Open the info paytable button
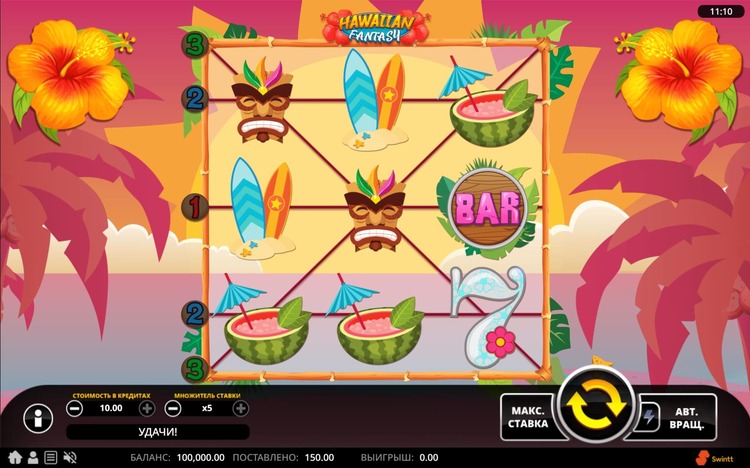Viewport: 750px width, 468px height. click(38, 417)
